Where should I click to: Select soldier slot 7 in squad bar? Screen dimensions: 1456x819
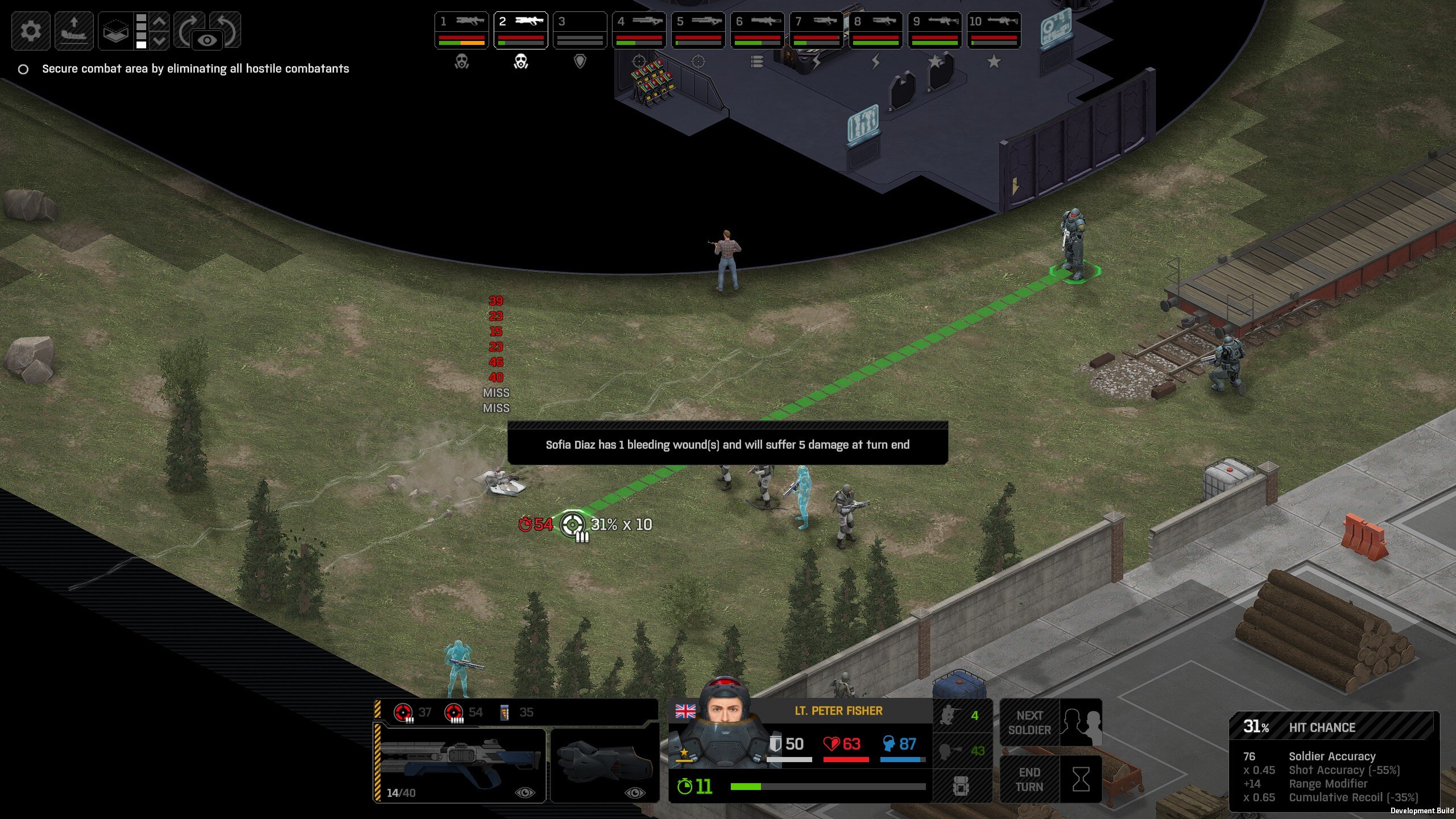point(817,30)
